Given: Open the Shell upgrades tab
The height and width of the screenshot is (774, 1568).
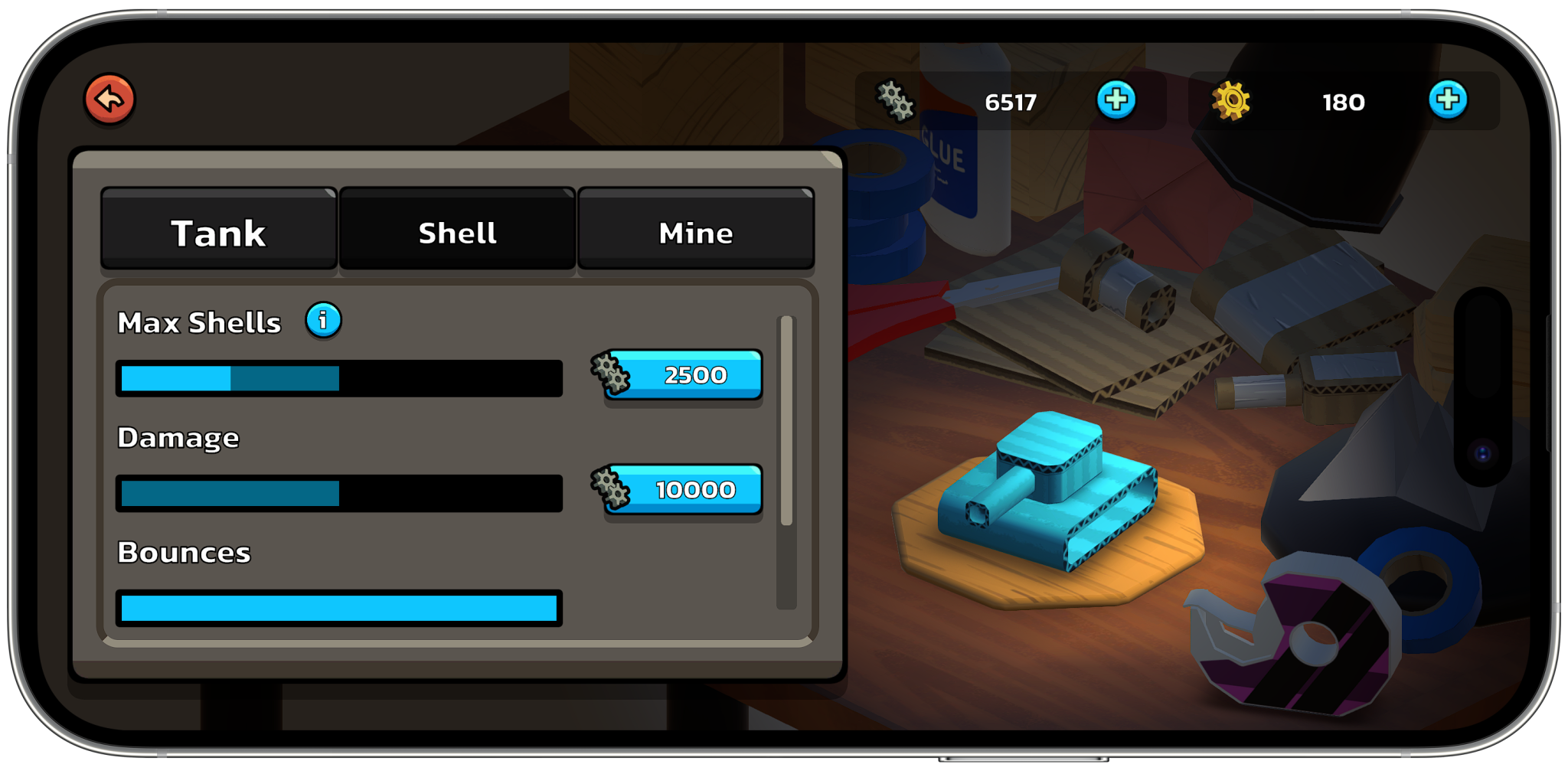Looking at the screenshot, I should (457, 231).
